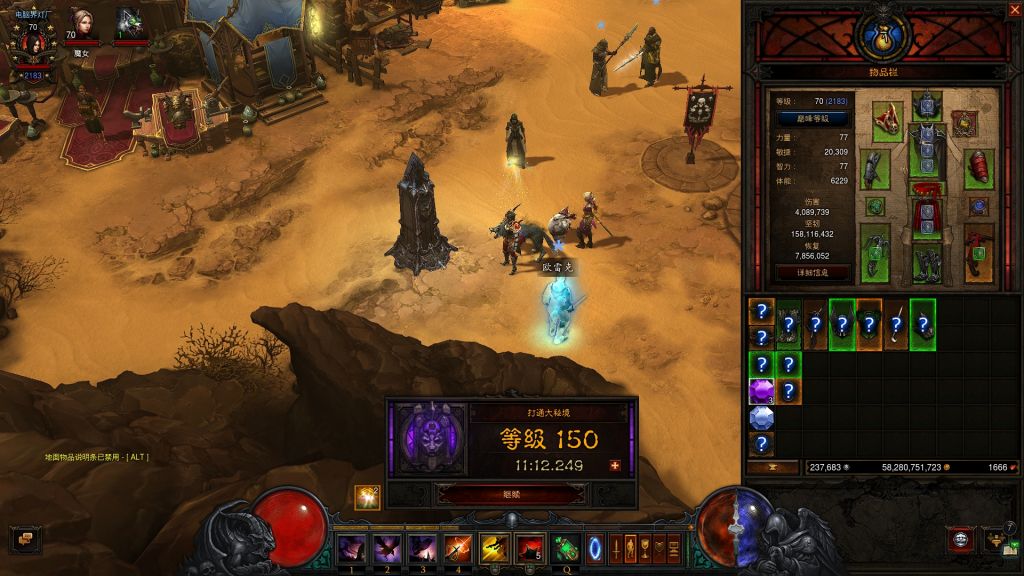This screenshot has width=1024, height=576.
Task: Click the glowing buff icon above the hotbar
Action: tap(367, 497)
